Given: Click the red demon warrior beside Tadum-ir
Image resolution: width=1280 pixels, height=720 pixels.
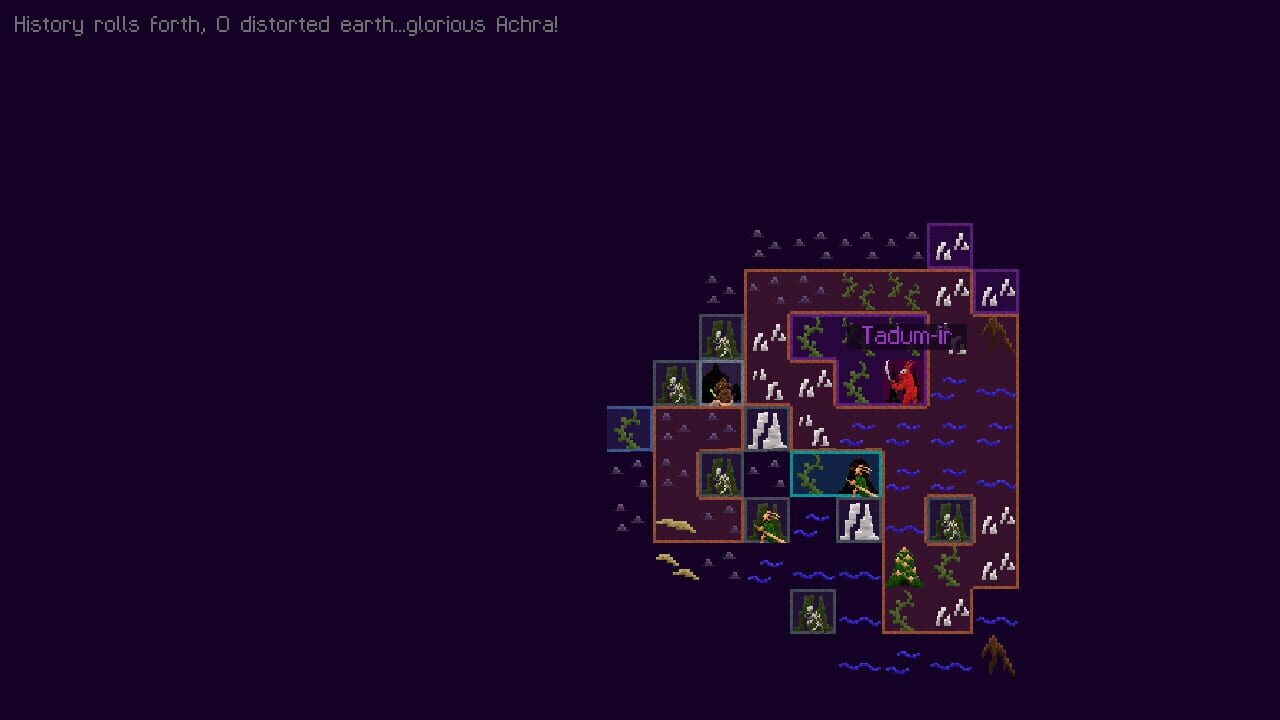Looking at the screenshot, I should [905, 383].
